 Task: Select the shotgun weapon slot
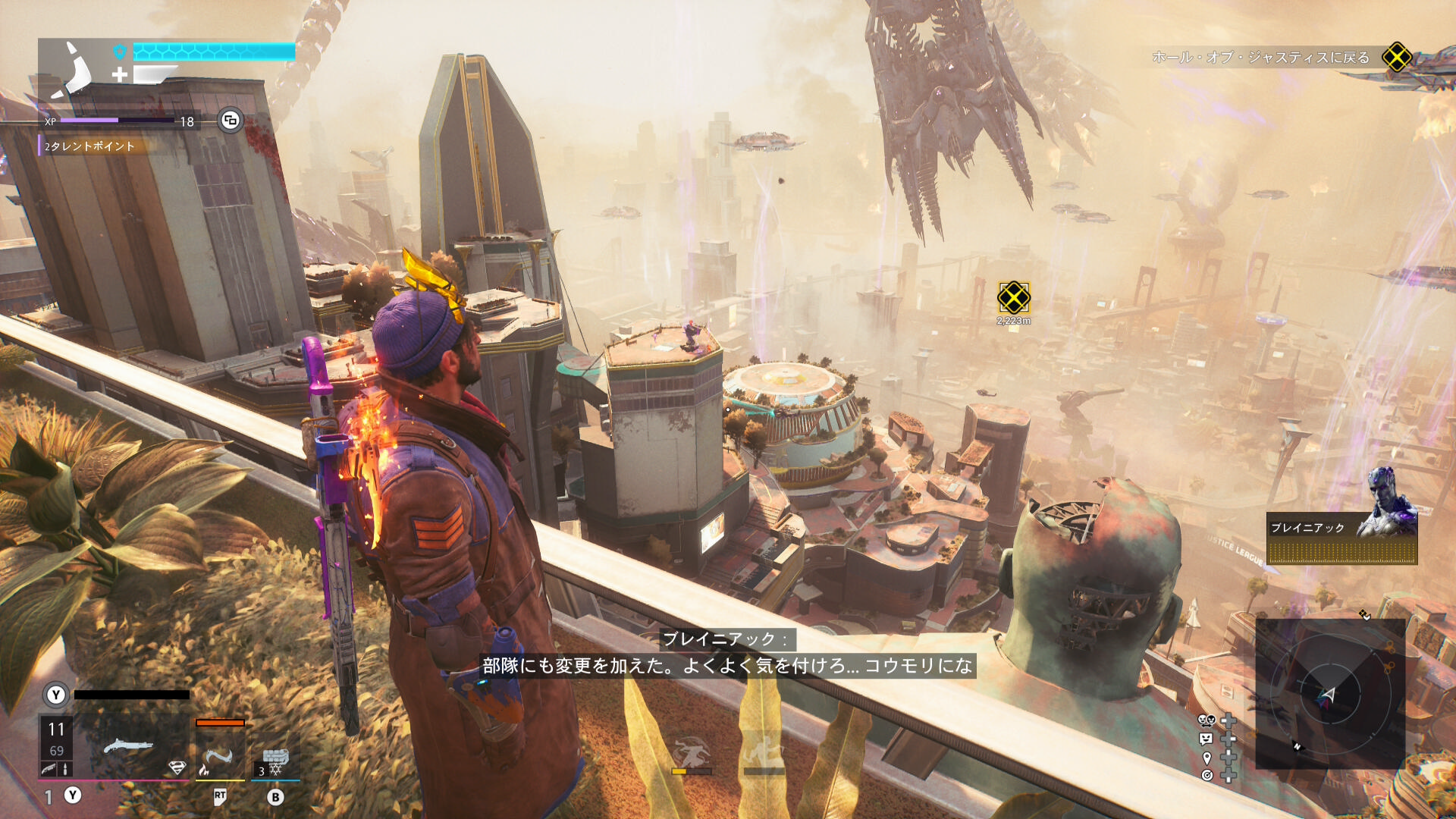(x=129, y=747)
